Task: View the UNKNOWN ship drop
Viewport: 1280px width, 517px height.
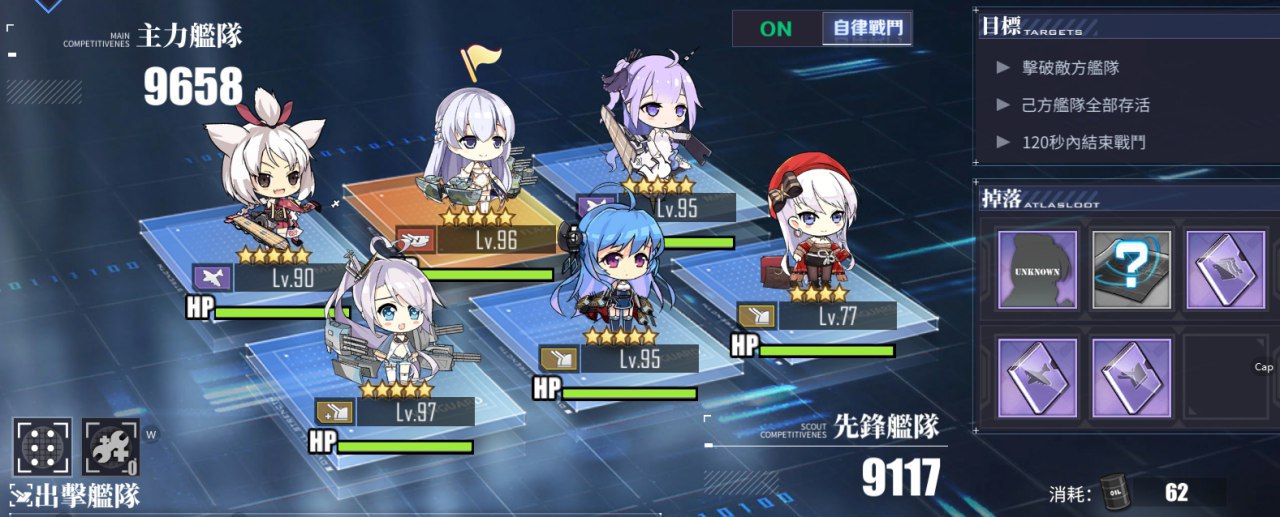Action: tap(1037, 269)
